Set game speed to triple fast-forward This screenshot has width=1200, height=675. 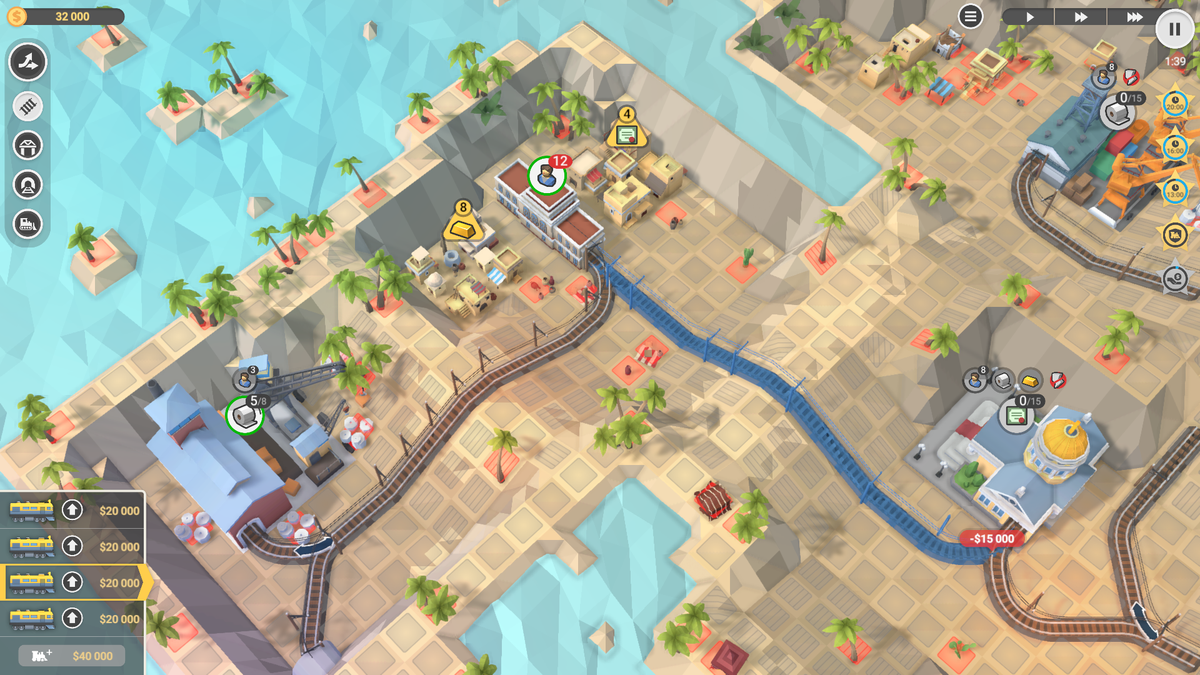click(1134, 17)
